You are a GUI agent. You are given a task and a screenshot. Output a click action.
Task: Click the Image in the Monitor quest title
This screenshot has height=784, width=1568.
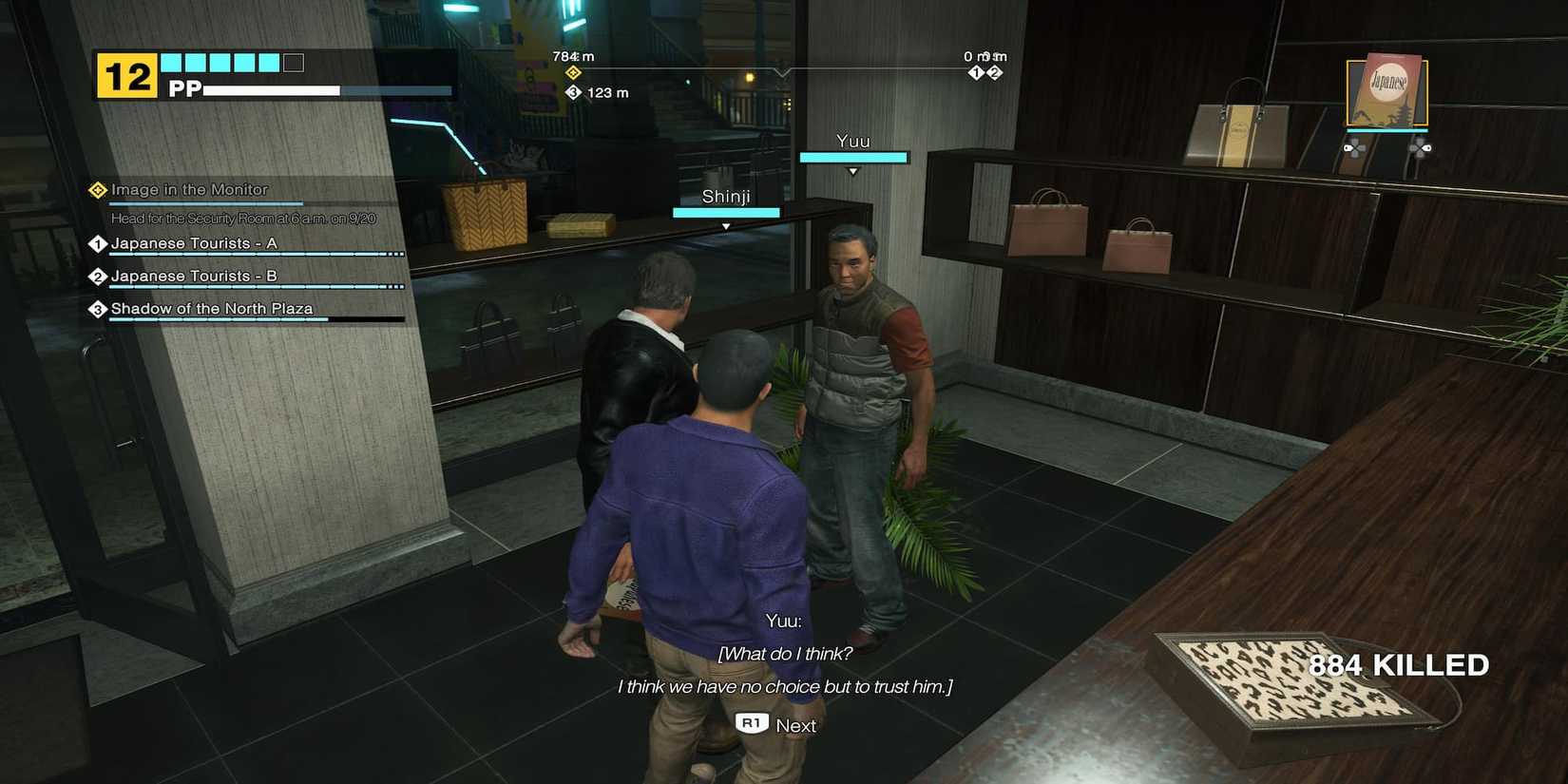pos(188,190)
